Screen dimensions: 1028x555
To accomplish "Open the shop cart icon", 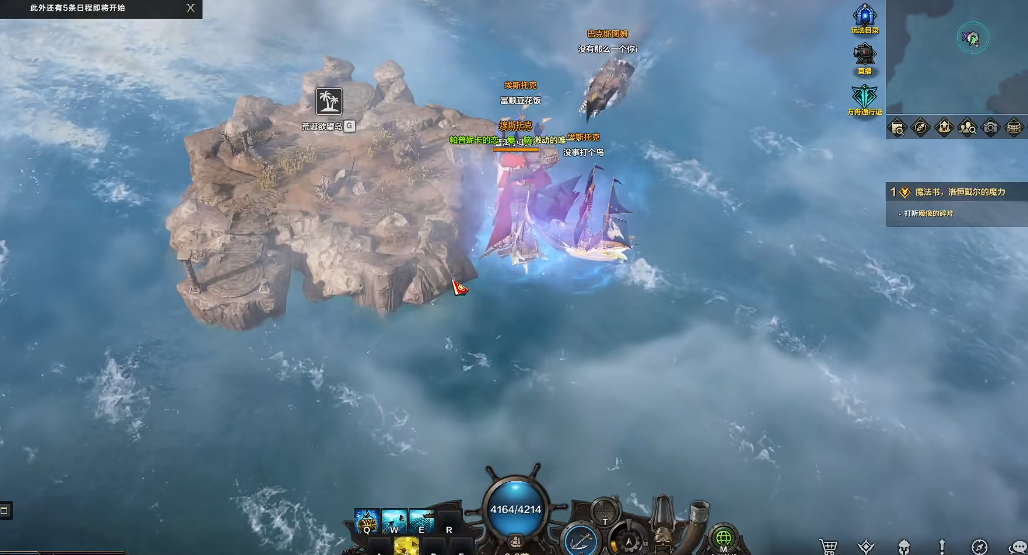I will point(828,546).
